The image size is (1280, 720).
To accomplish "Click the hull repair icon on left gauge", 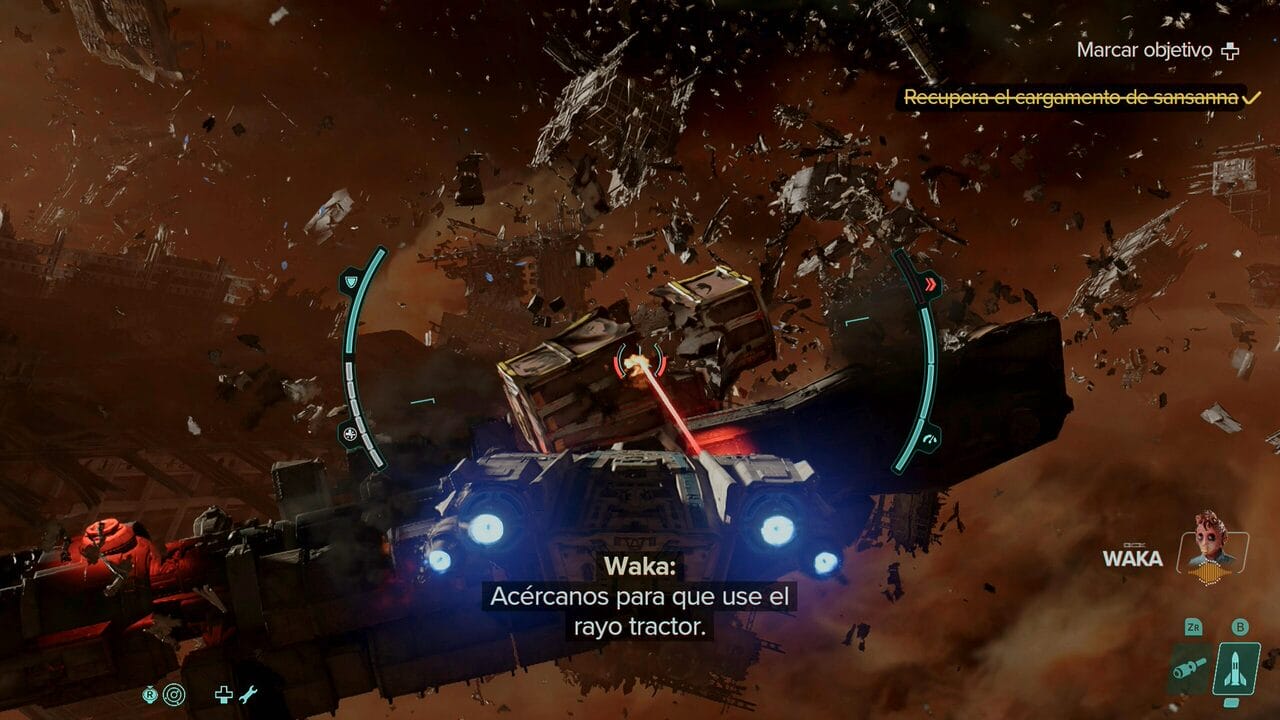I will (350, 433).
